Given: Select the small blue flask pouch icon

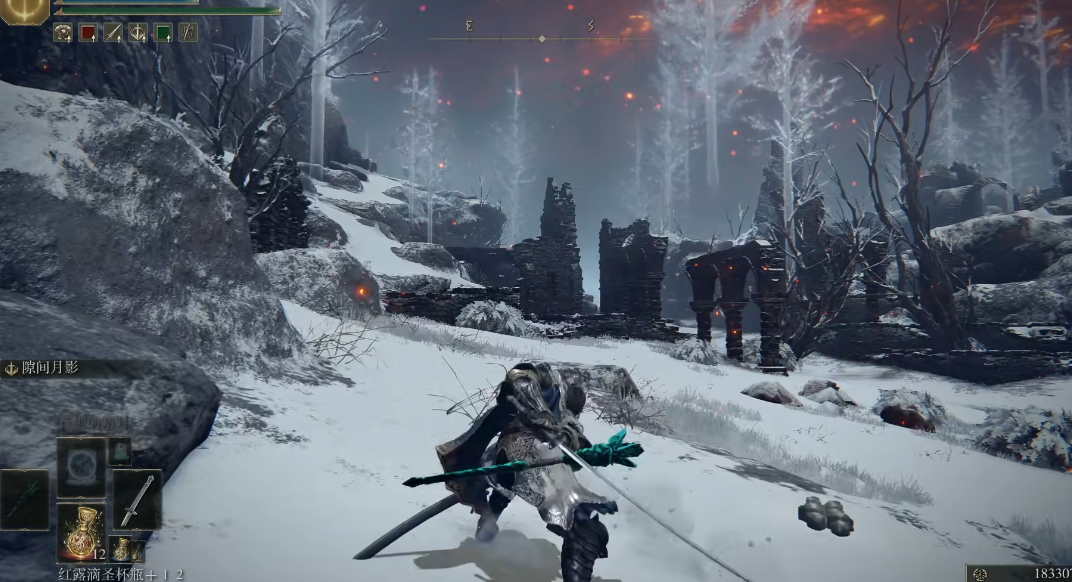Looking at the screenshot, I should [x=121, y=549].
